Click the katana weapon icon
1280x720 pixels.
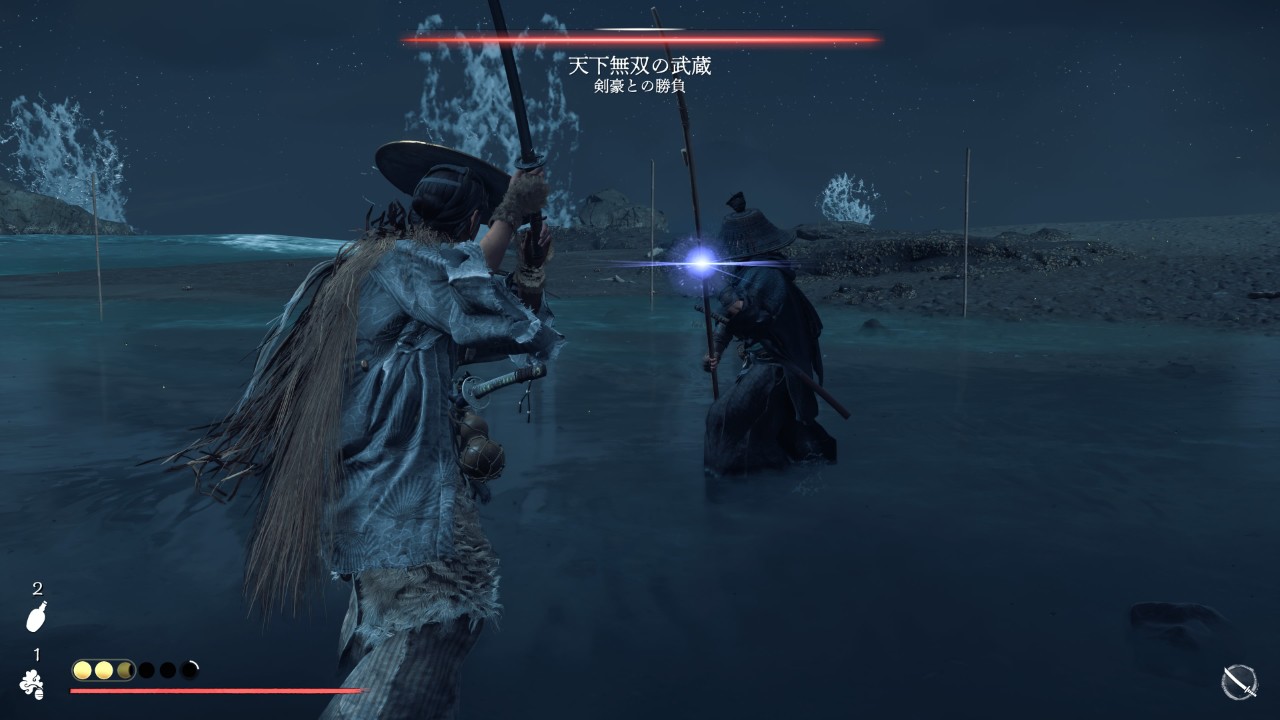pos(1239,682)
